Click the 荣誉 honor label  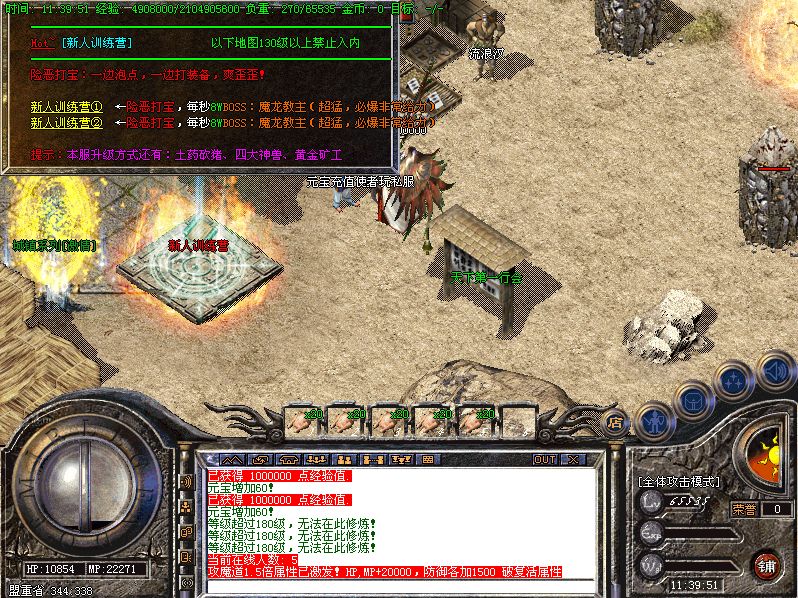744,508
